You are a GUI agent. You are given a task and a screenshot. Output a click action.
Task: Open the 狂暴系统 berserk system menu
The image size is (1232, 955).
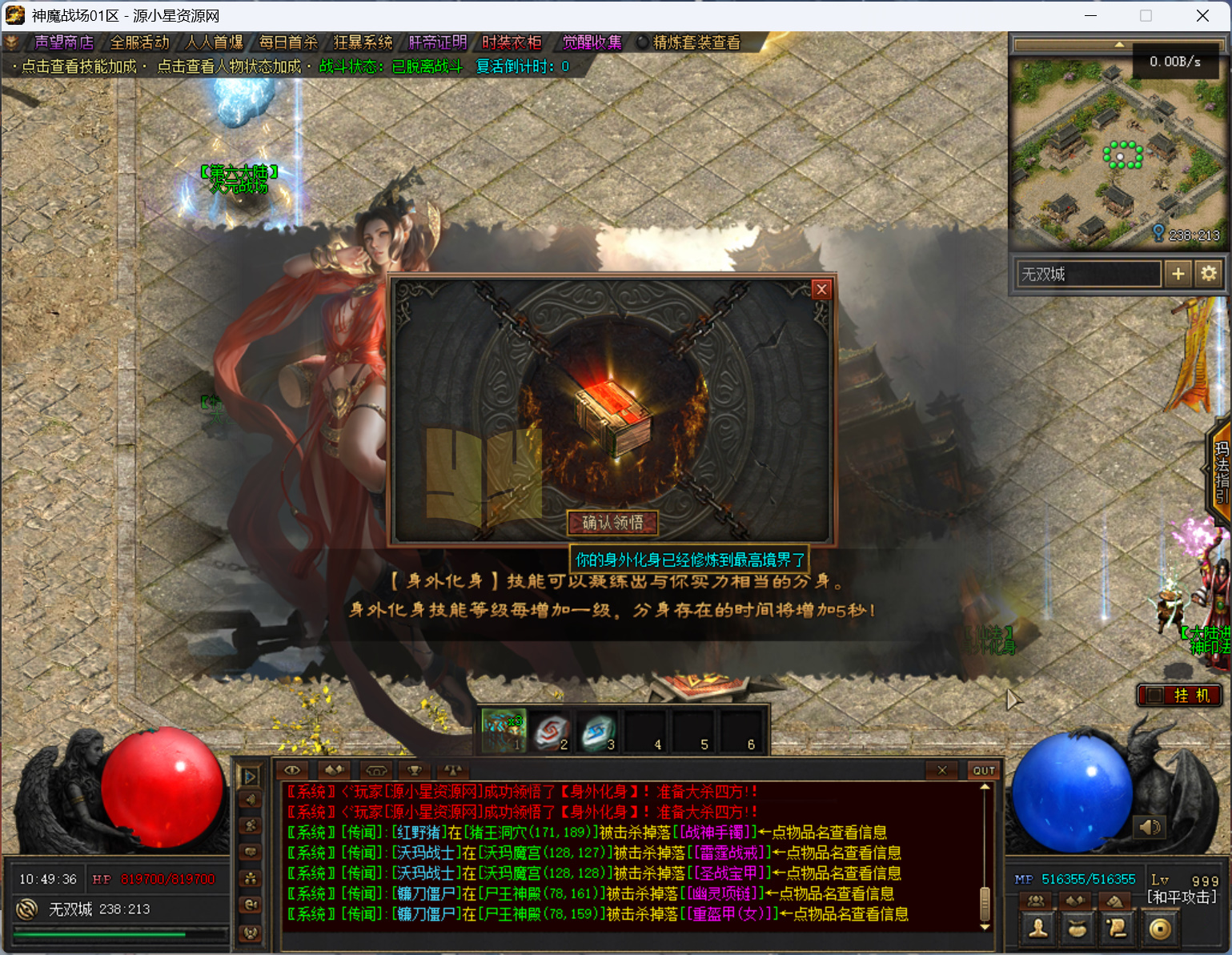(x=363, y=42)
